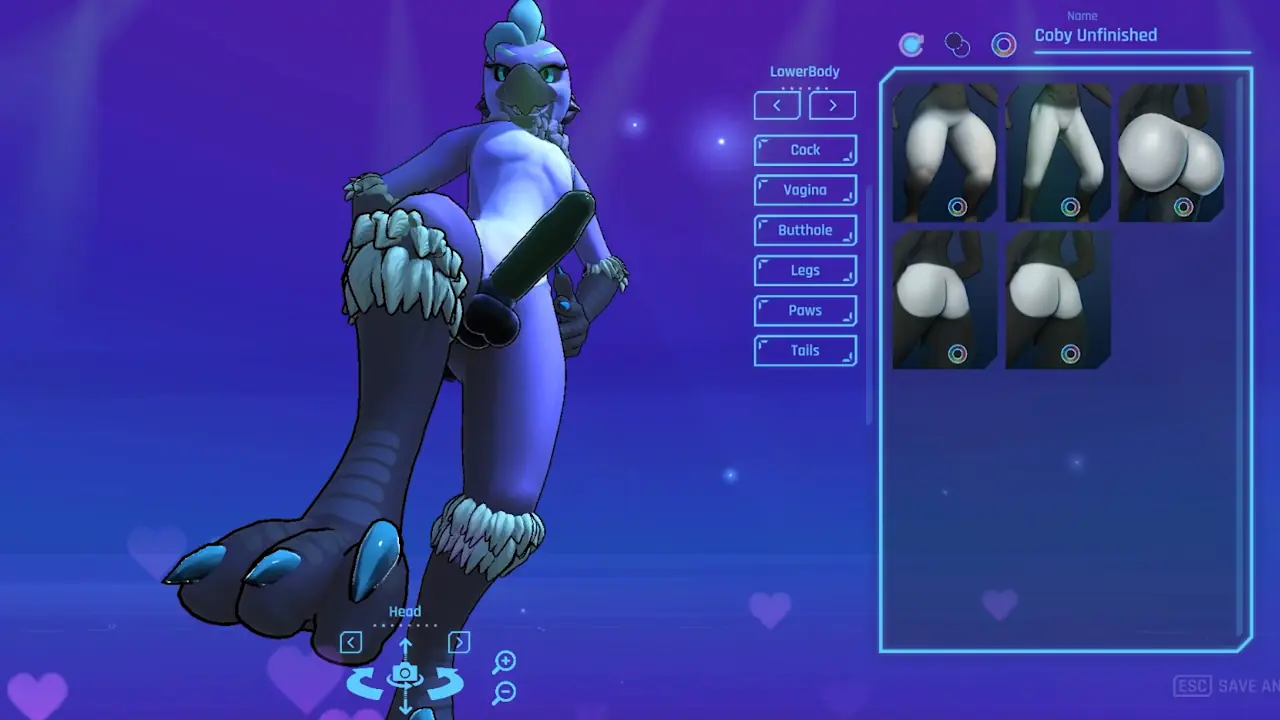This screenshot has height=720, width=1280.
Task: Edit the character name field
Action: [x=1140, y=36]
